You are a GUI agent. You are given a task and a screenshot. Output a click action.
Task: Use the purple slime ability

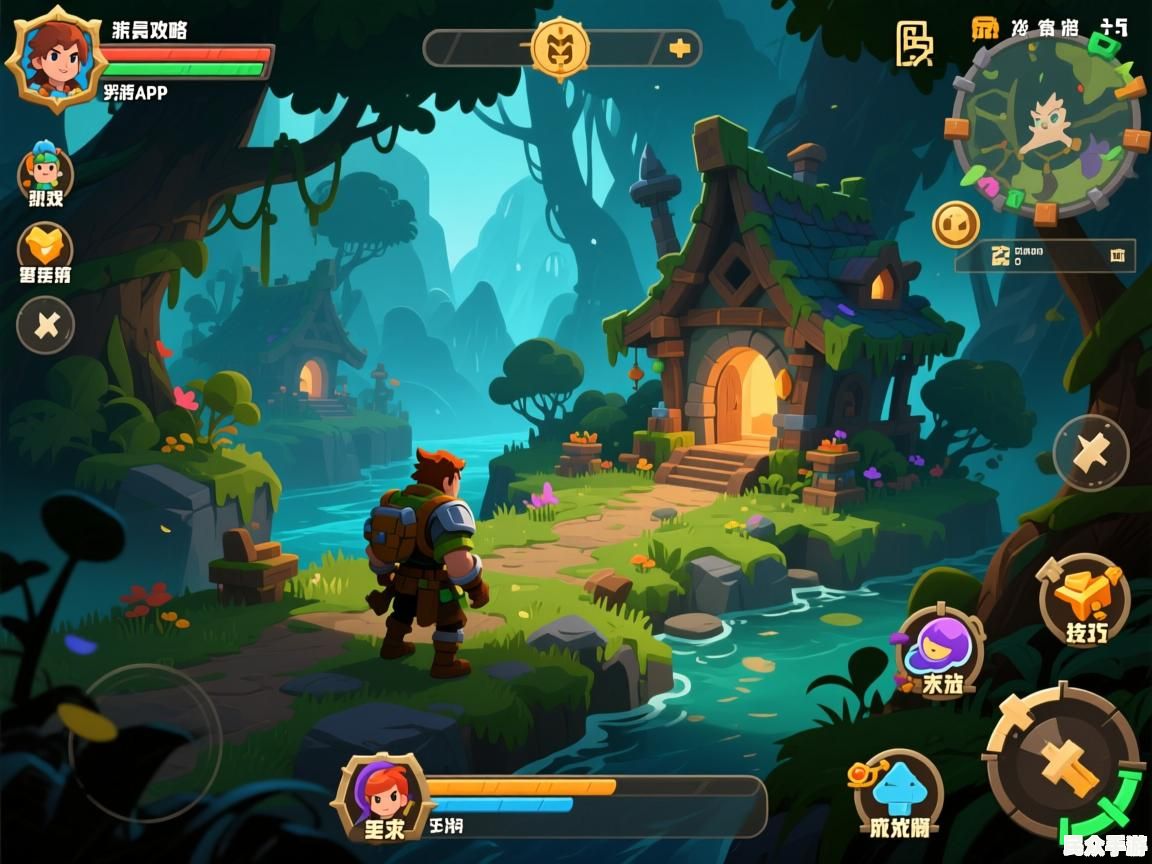point(939,650)
